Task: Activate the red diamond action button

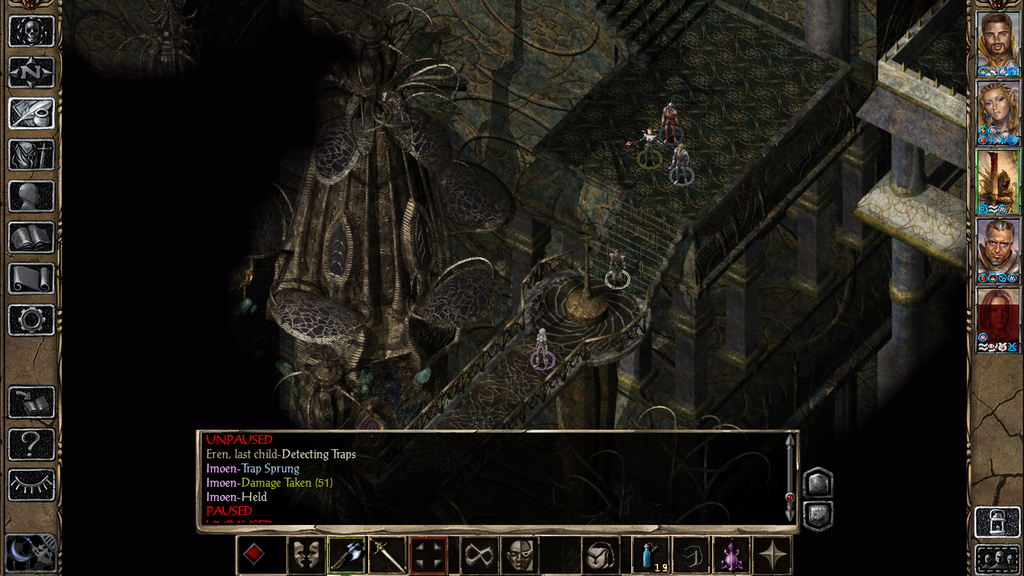Action: click(x=255, y=555)
